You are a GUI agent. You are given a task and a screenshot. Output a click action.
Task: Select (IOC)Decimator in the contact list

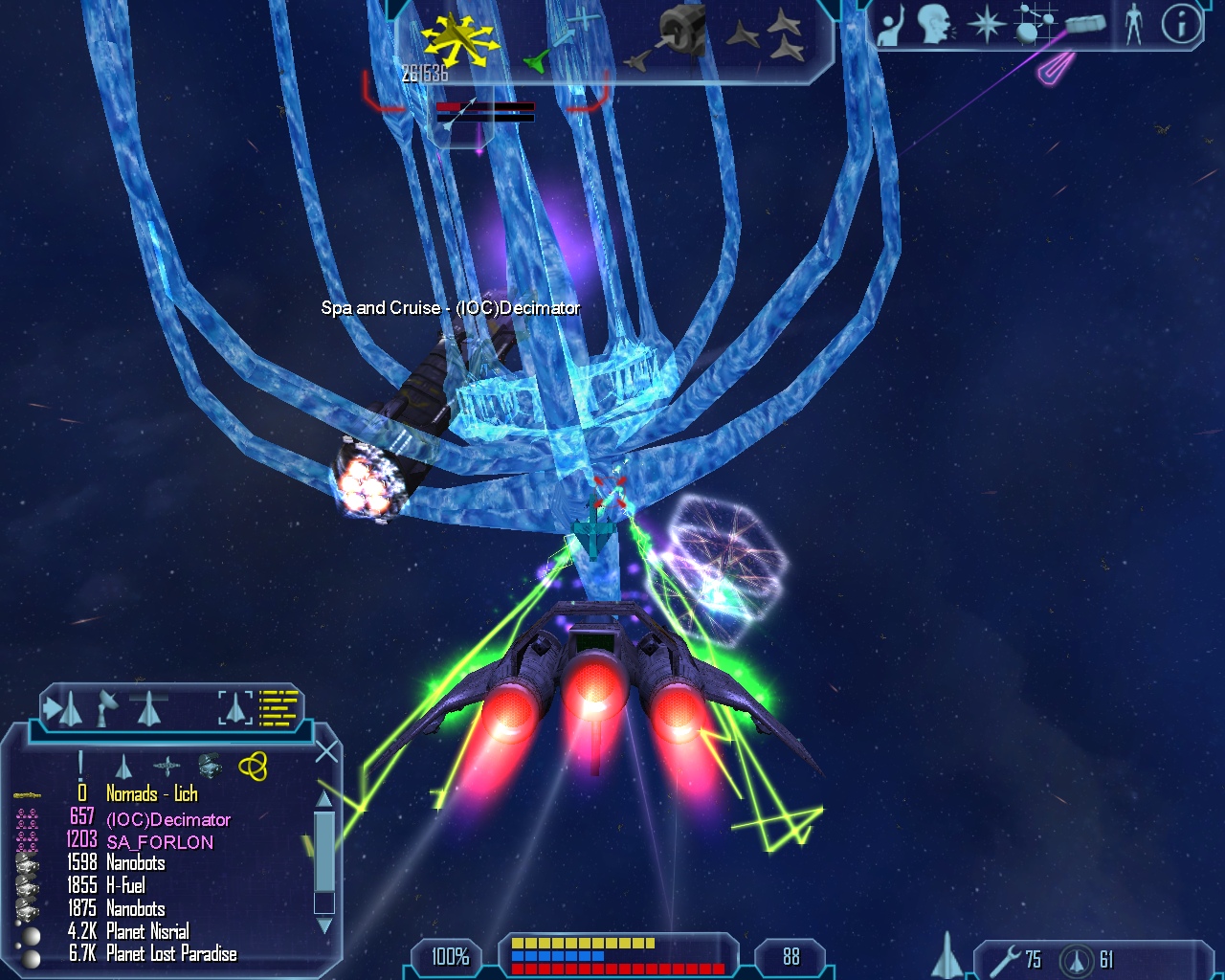coord(167,819)
